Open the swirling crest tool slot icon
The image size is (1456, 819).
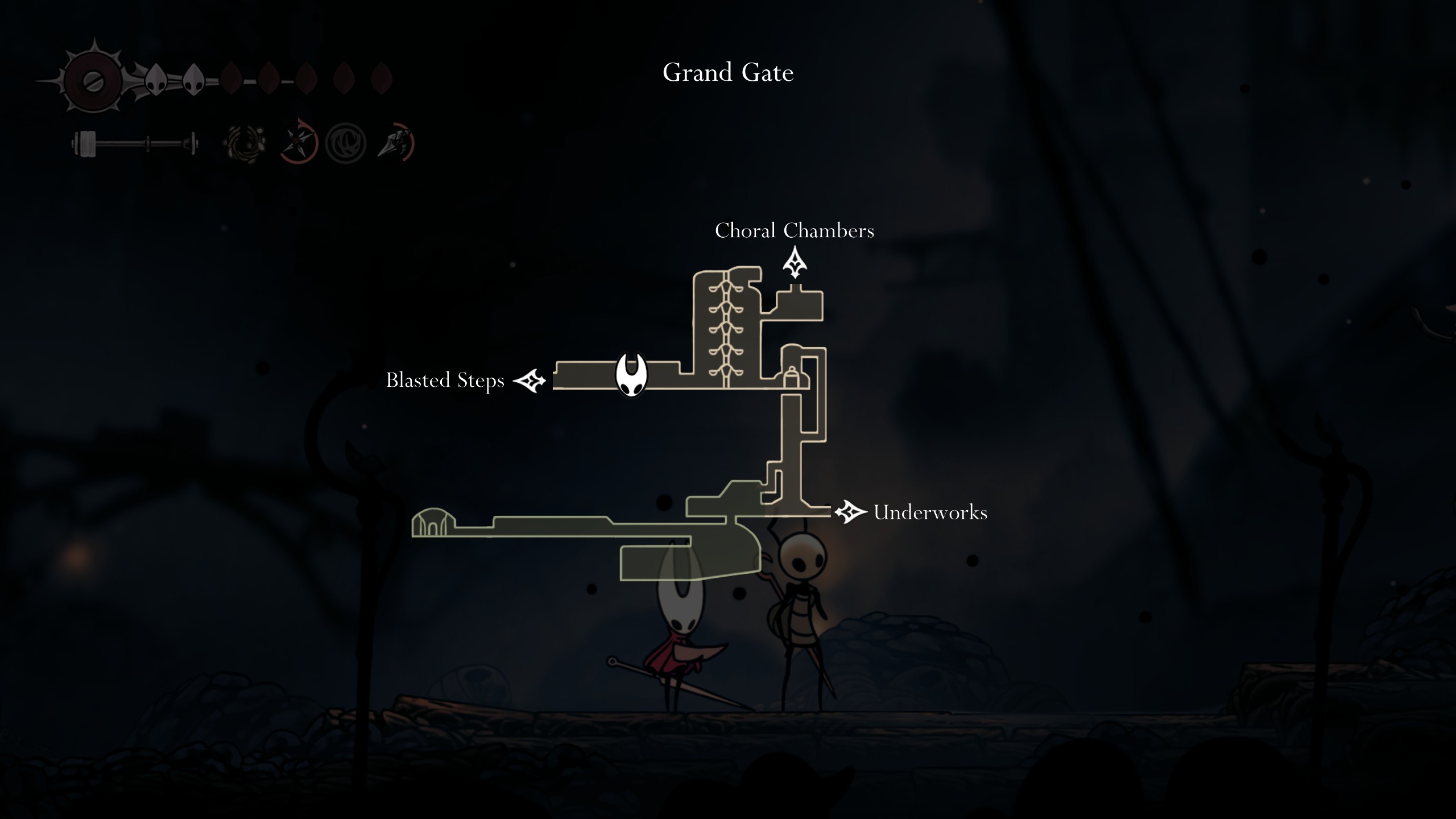click(246, 143)
